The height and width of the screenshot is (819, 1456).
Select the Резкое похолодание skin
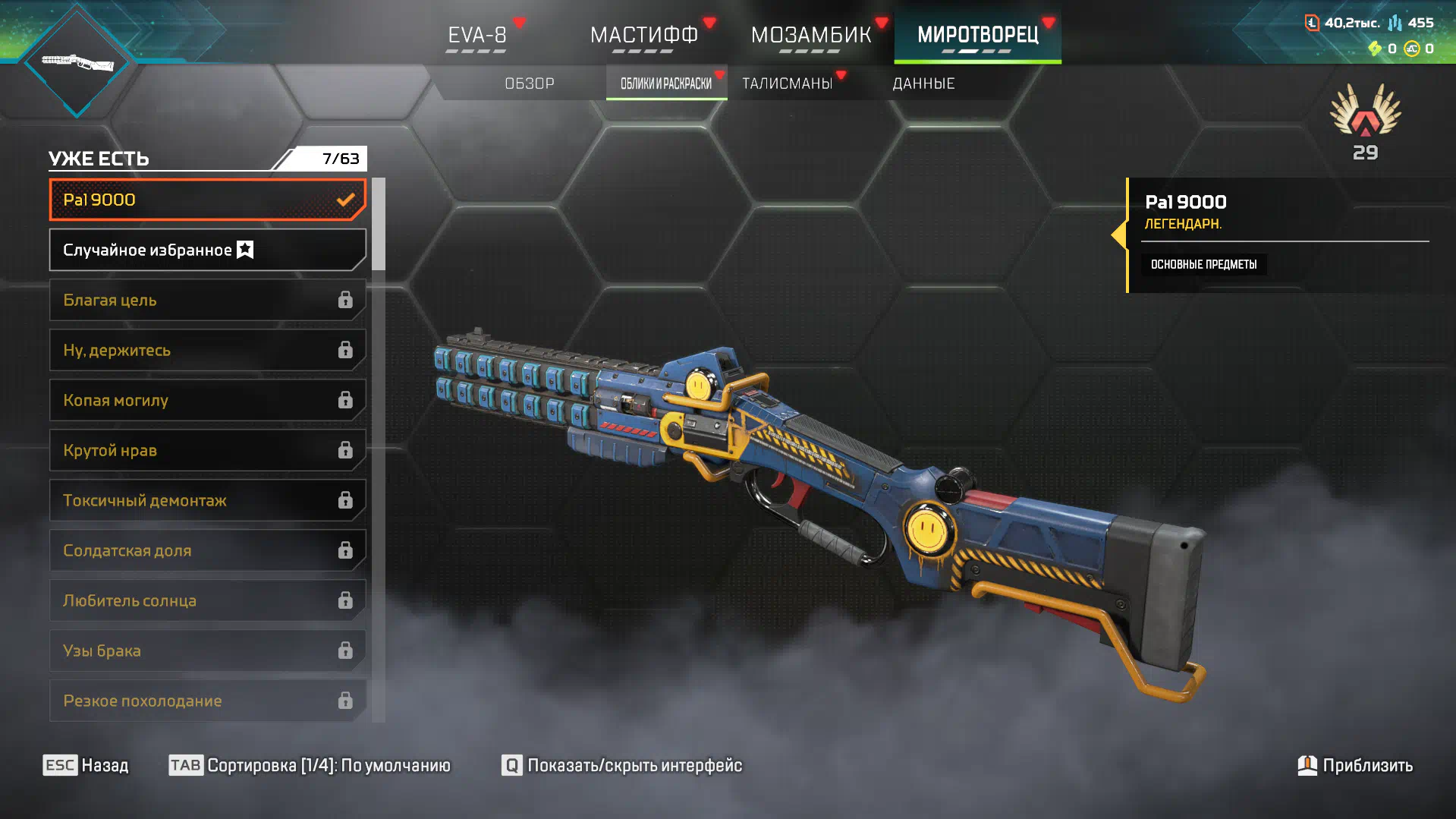click(207, 701)
